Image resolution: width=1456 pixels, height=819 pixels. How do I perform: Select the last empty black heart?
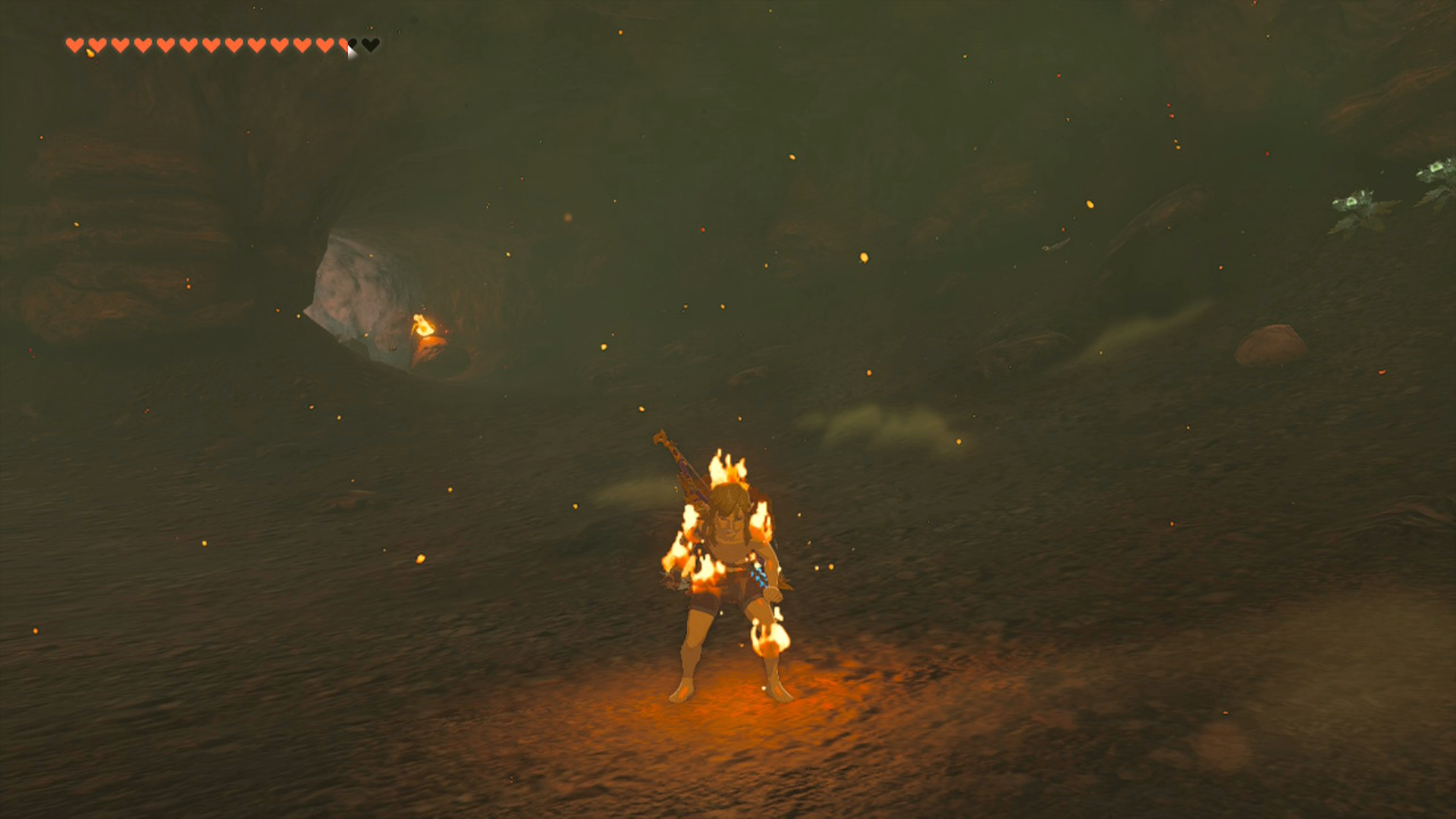click(370, 45)
